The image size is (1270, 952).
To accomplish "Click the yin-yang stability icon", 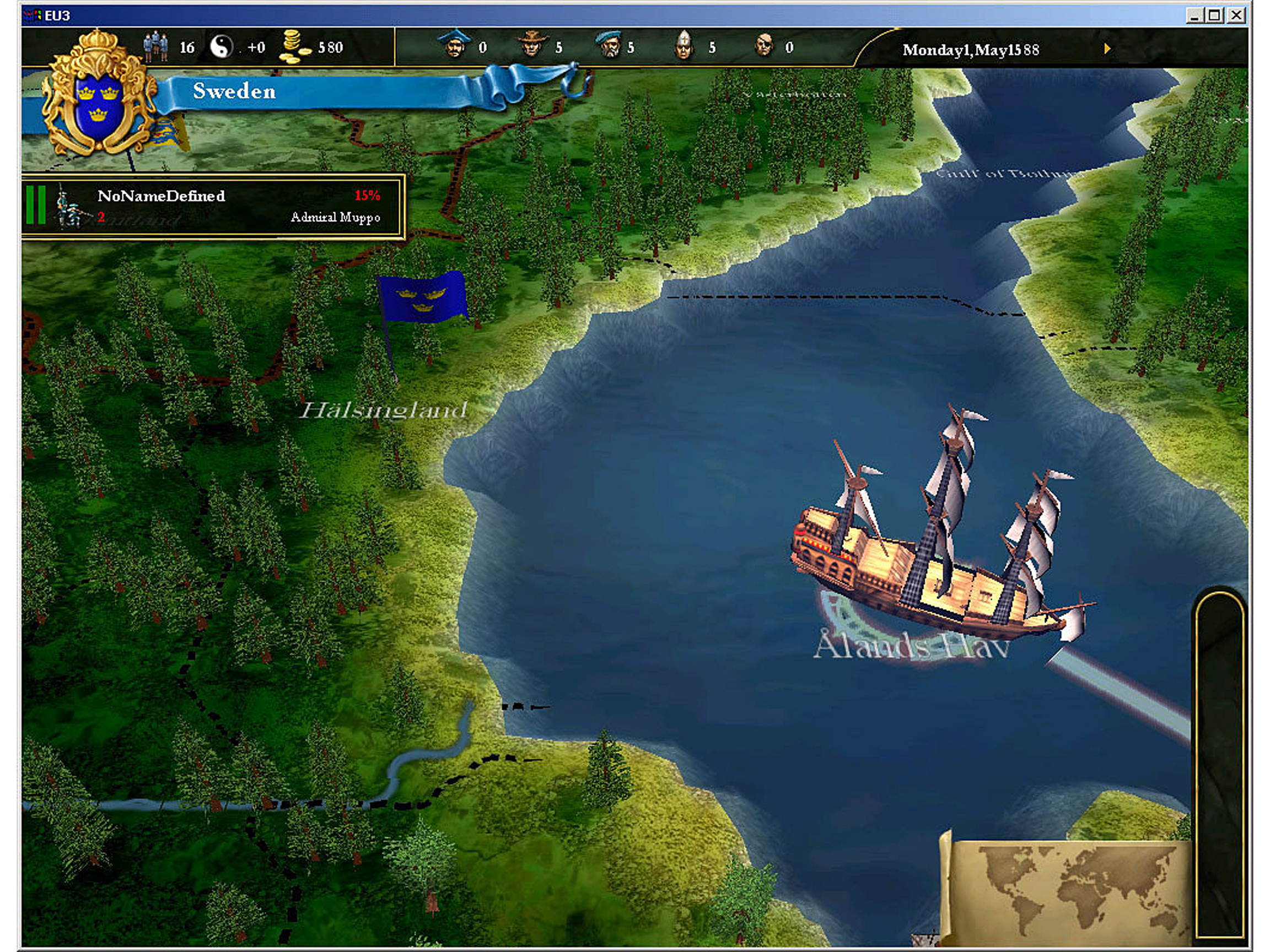I will point(222,46).
